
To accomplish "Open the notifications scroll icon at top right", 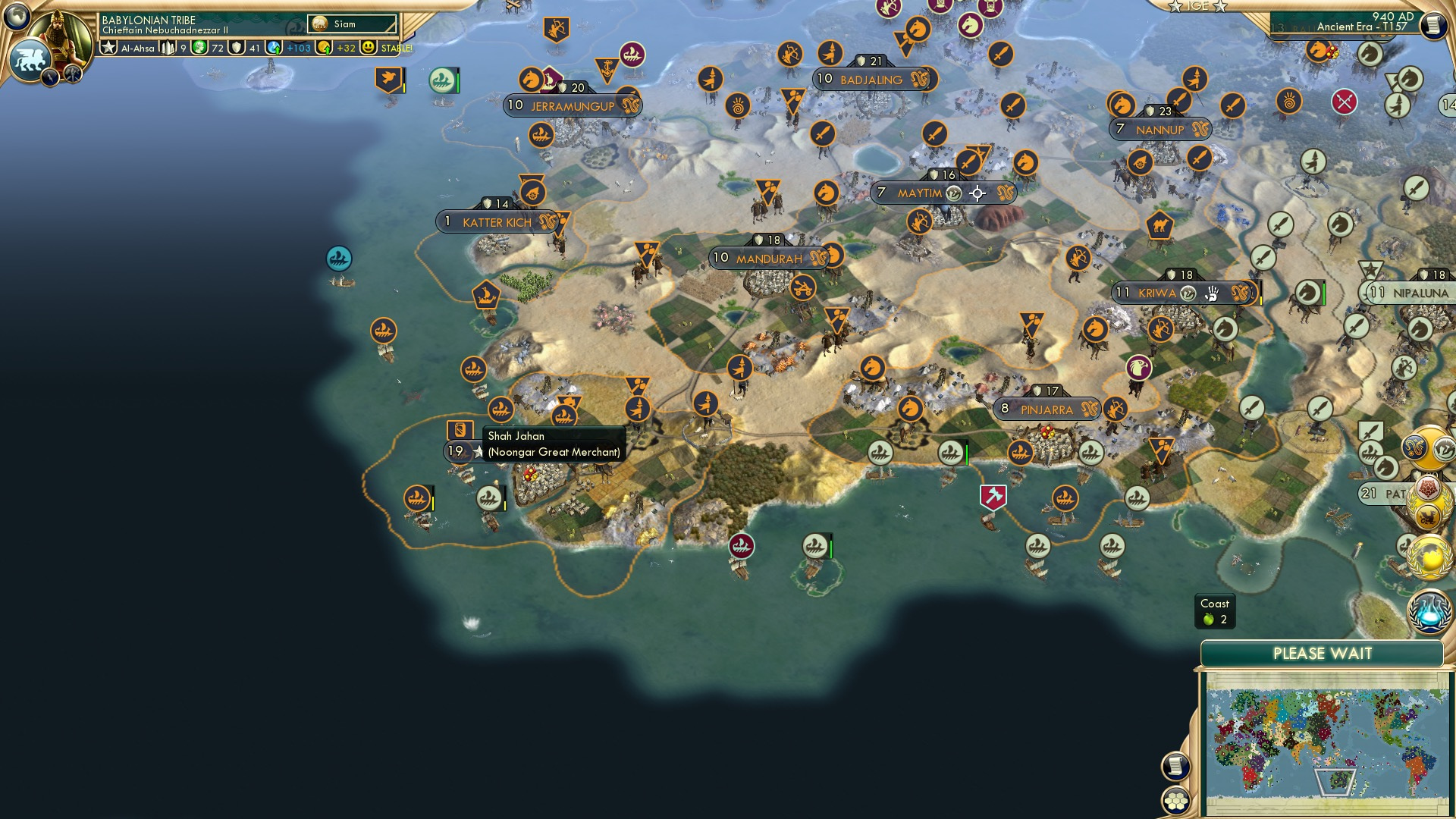I will tap(1432, 24).
